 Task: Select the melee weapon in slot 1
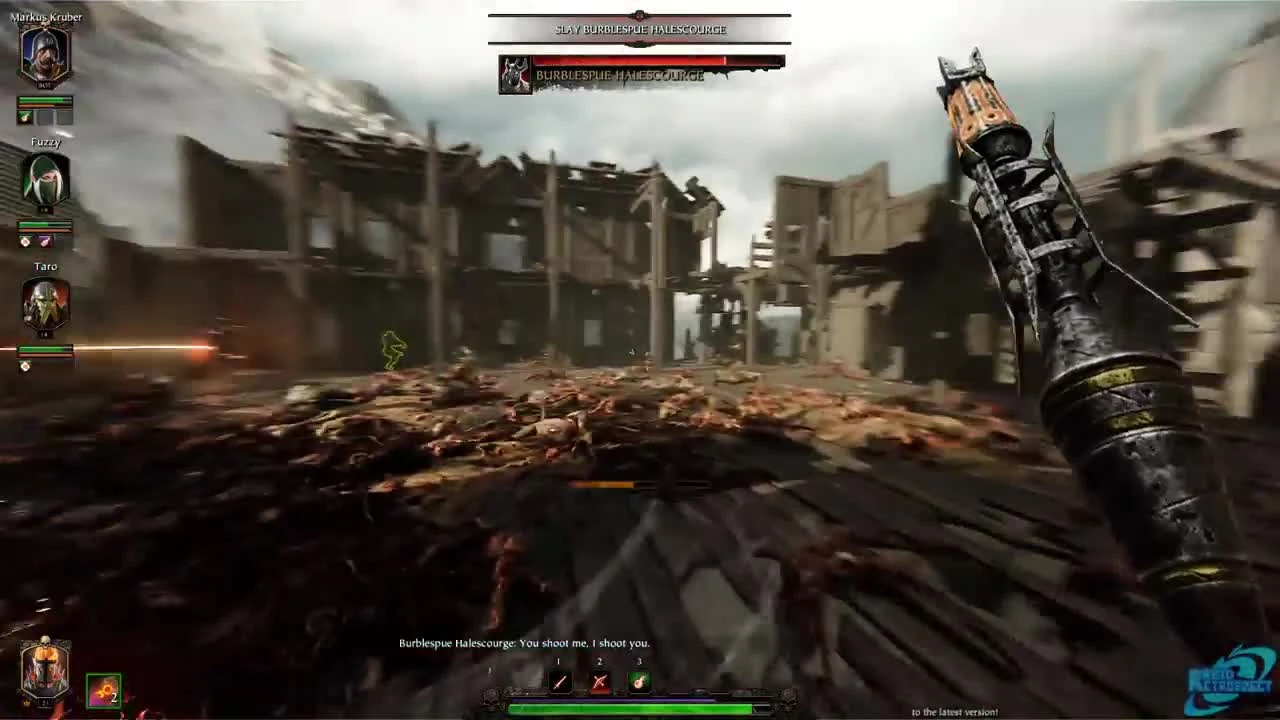click(558, 682)
